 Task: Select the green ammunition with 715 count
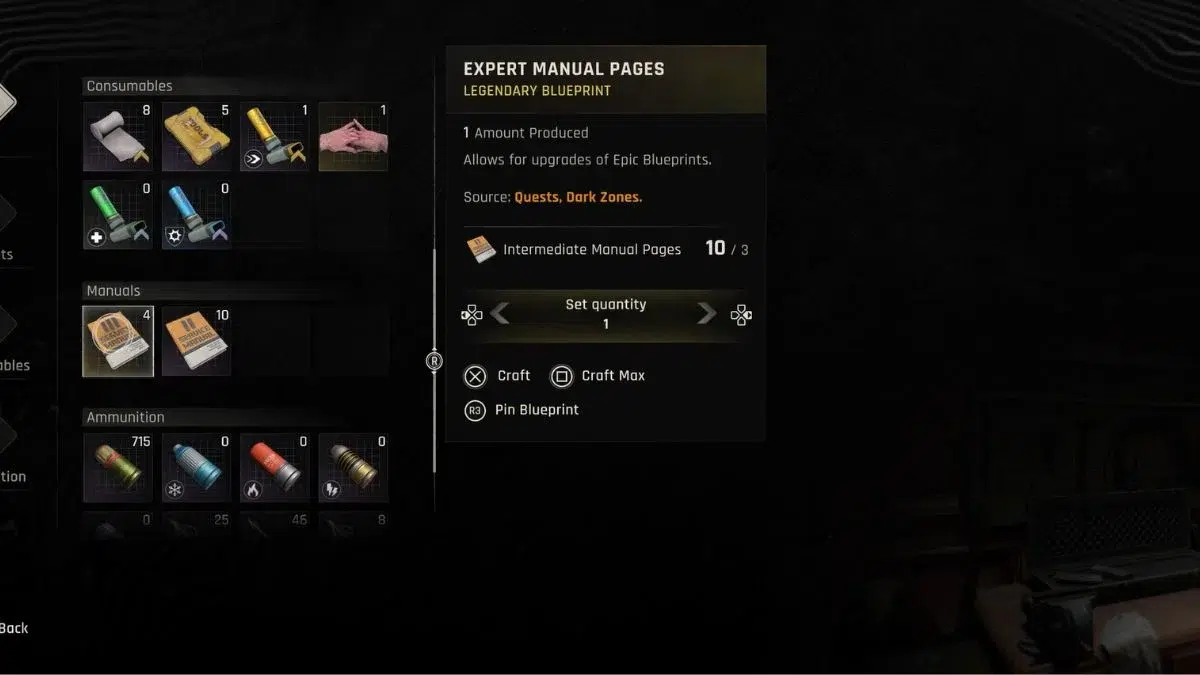click(118, 467)
